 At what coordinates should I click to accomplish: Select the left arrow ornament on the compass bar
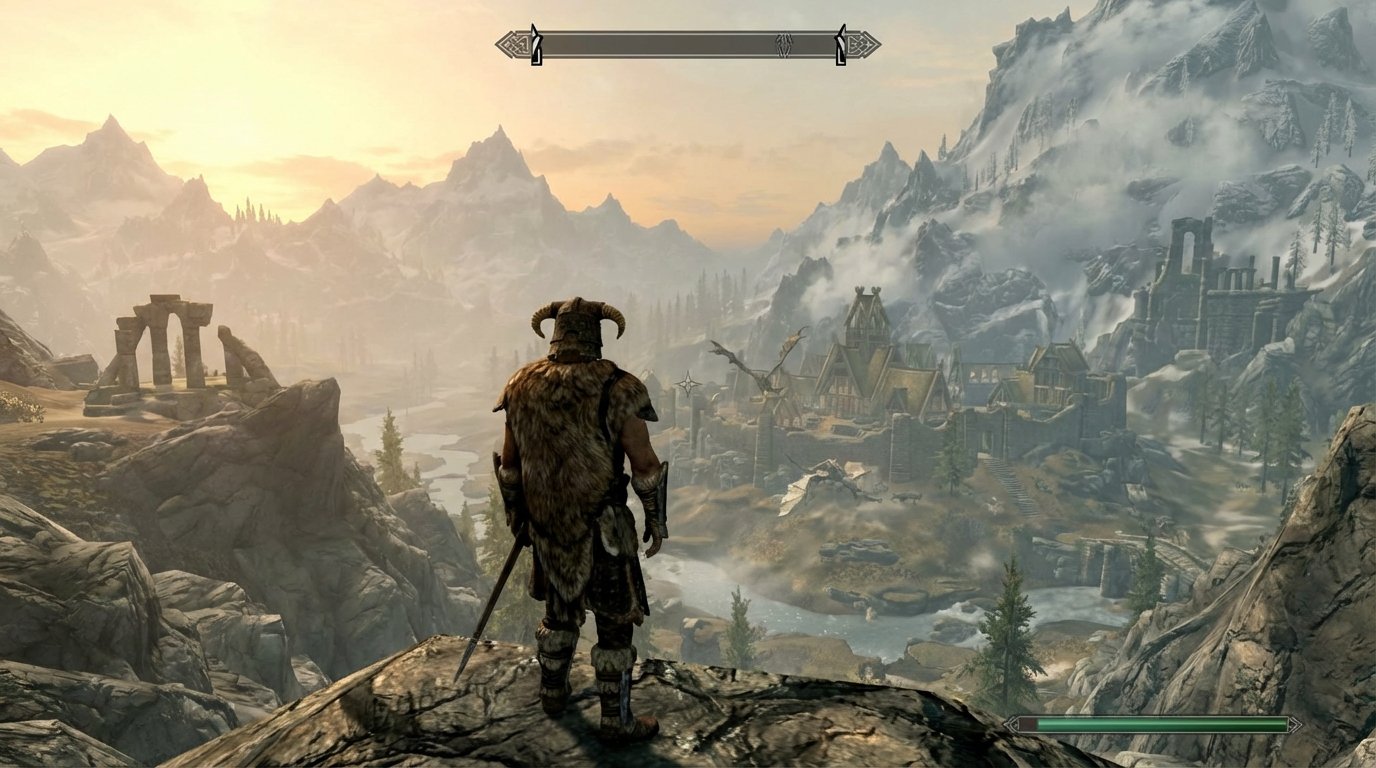point(508,44)
